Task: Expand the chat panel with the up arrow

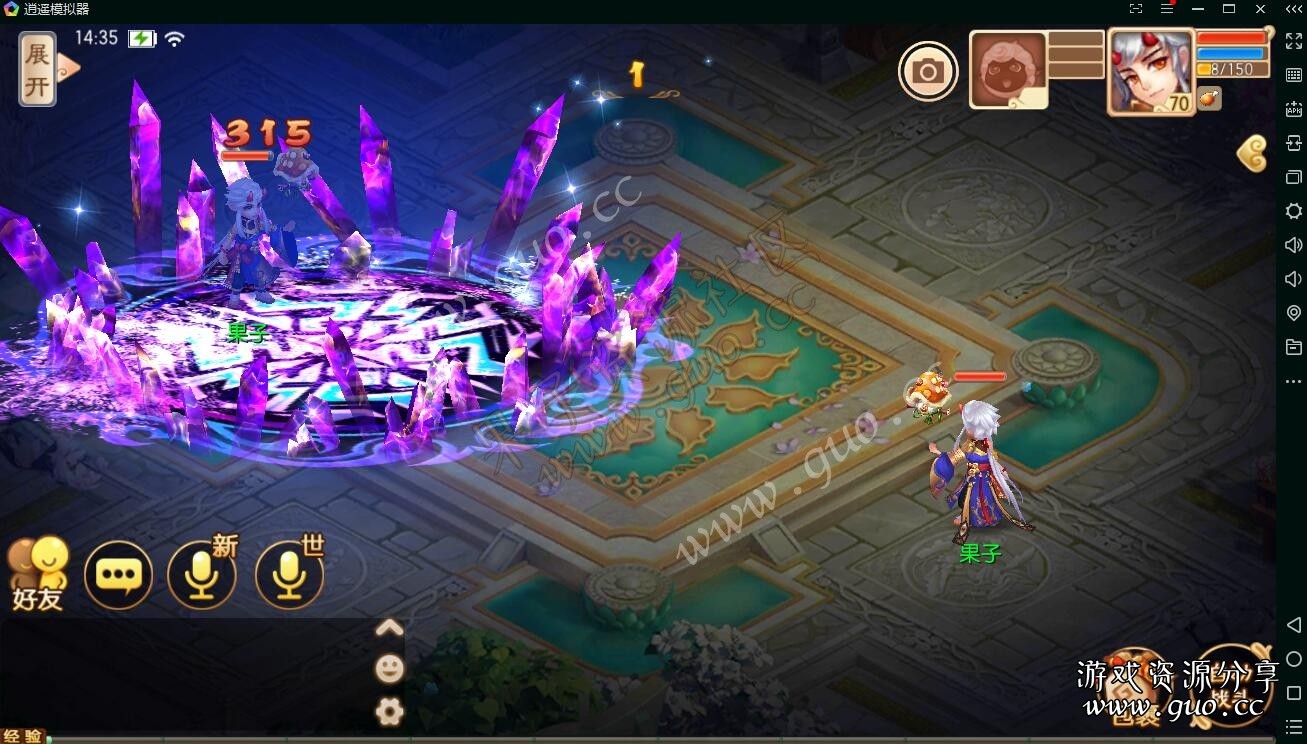Action: click(x=389, y=628)
